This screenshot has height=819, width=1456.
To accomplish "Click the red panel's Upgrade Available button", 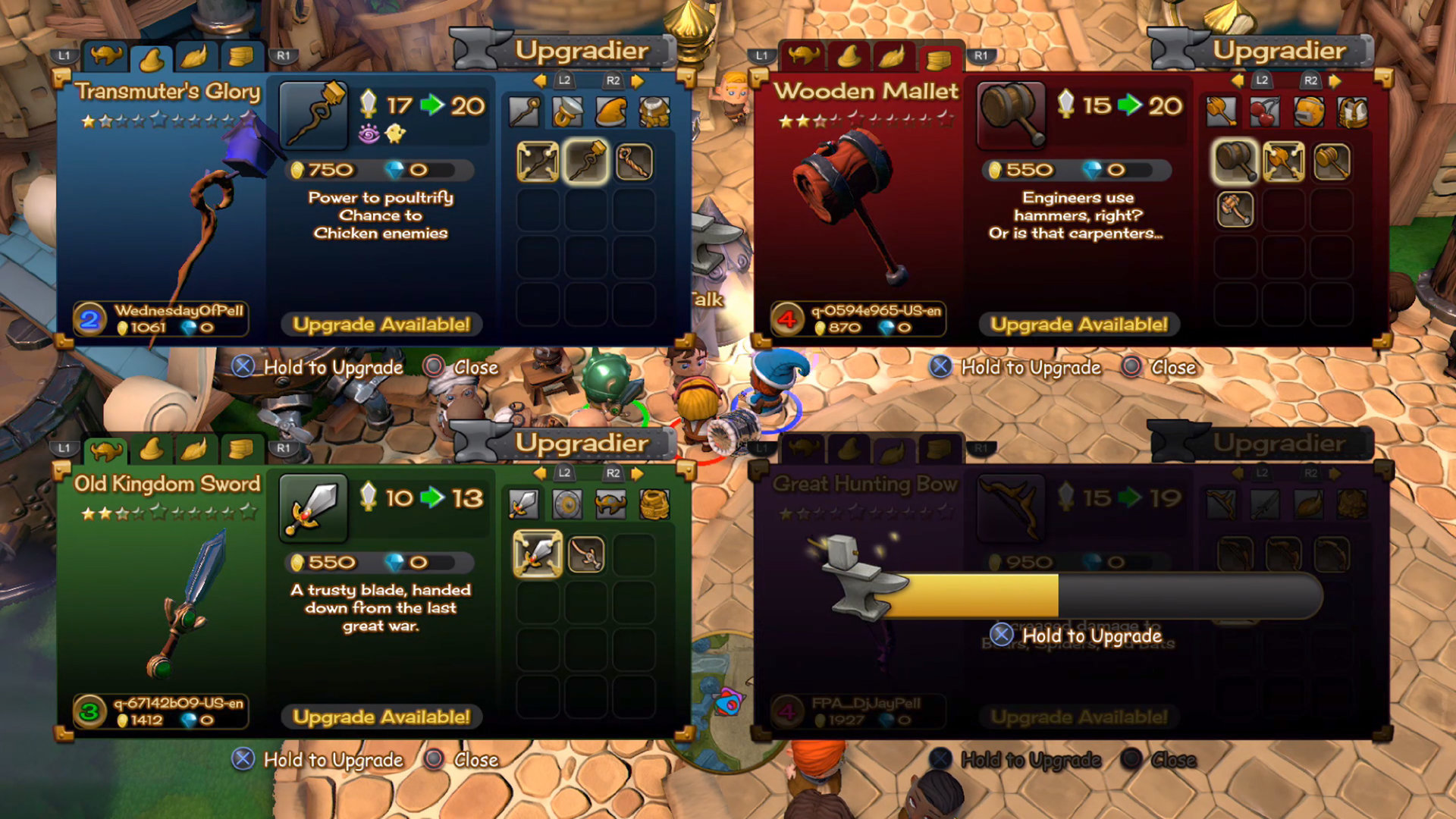I will [x=1078, y=325].
